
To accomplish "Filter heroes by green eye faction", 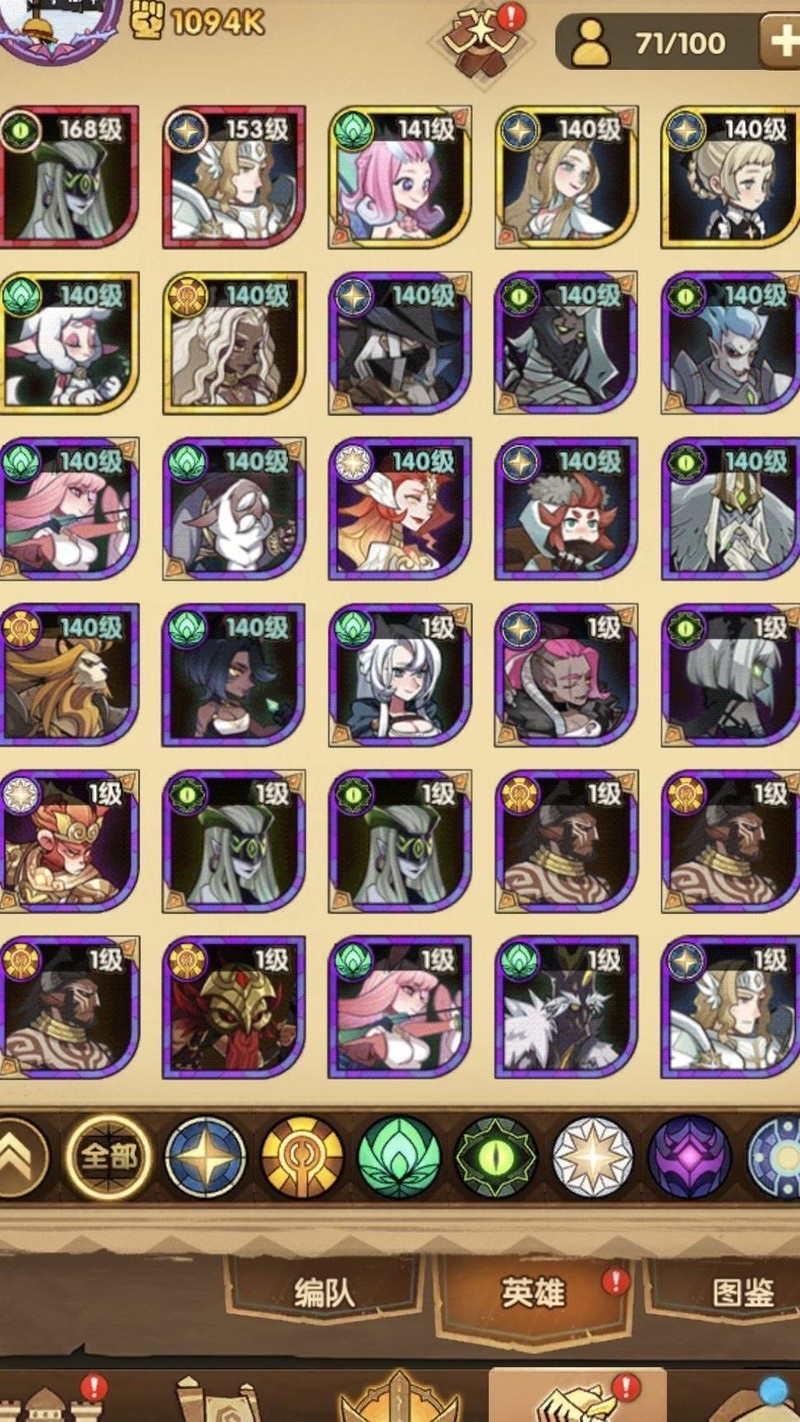I will (x=496, y=1157).
